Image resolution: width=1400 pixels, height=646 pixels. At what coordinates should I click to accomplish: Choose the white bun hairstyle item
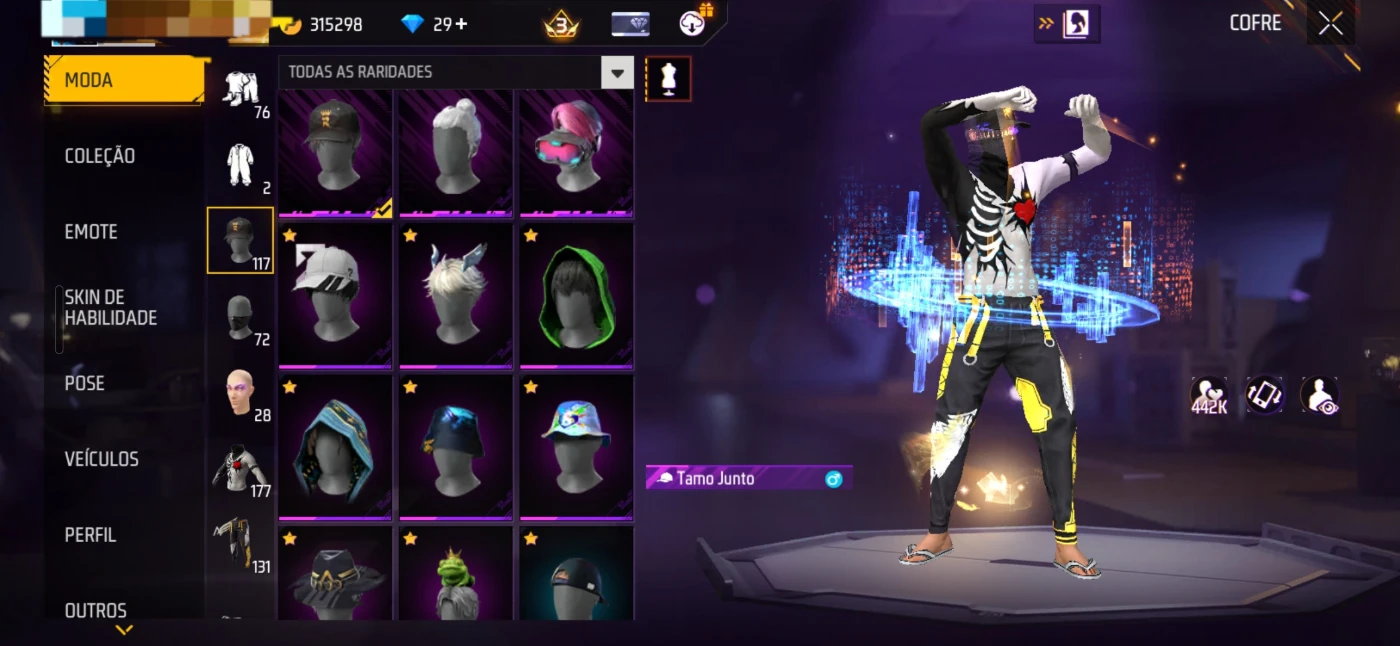[456, 150]
